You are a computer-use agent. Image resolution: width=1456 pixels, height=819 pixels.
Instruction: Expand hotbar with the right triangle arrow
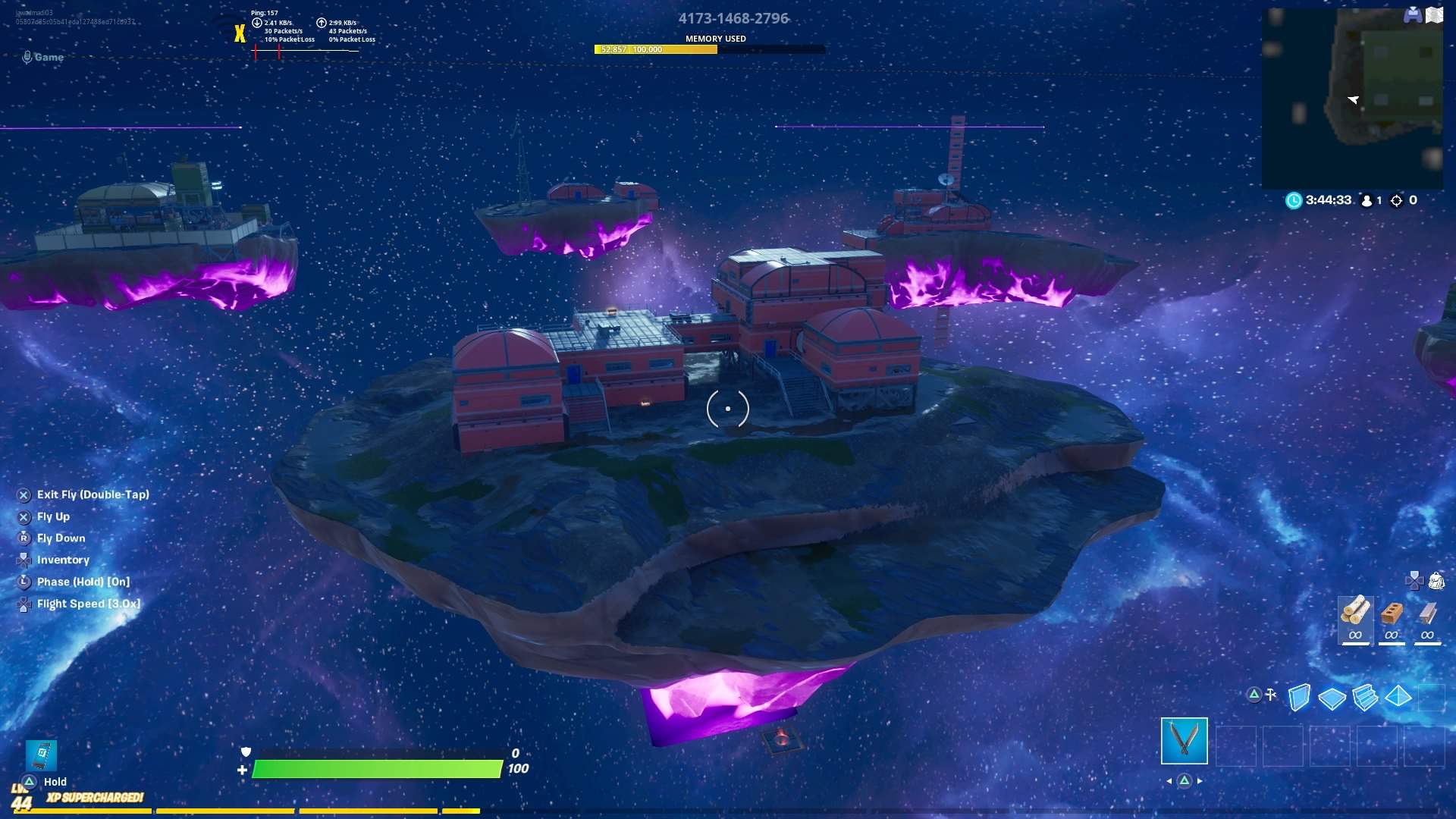pos(1200,781)
